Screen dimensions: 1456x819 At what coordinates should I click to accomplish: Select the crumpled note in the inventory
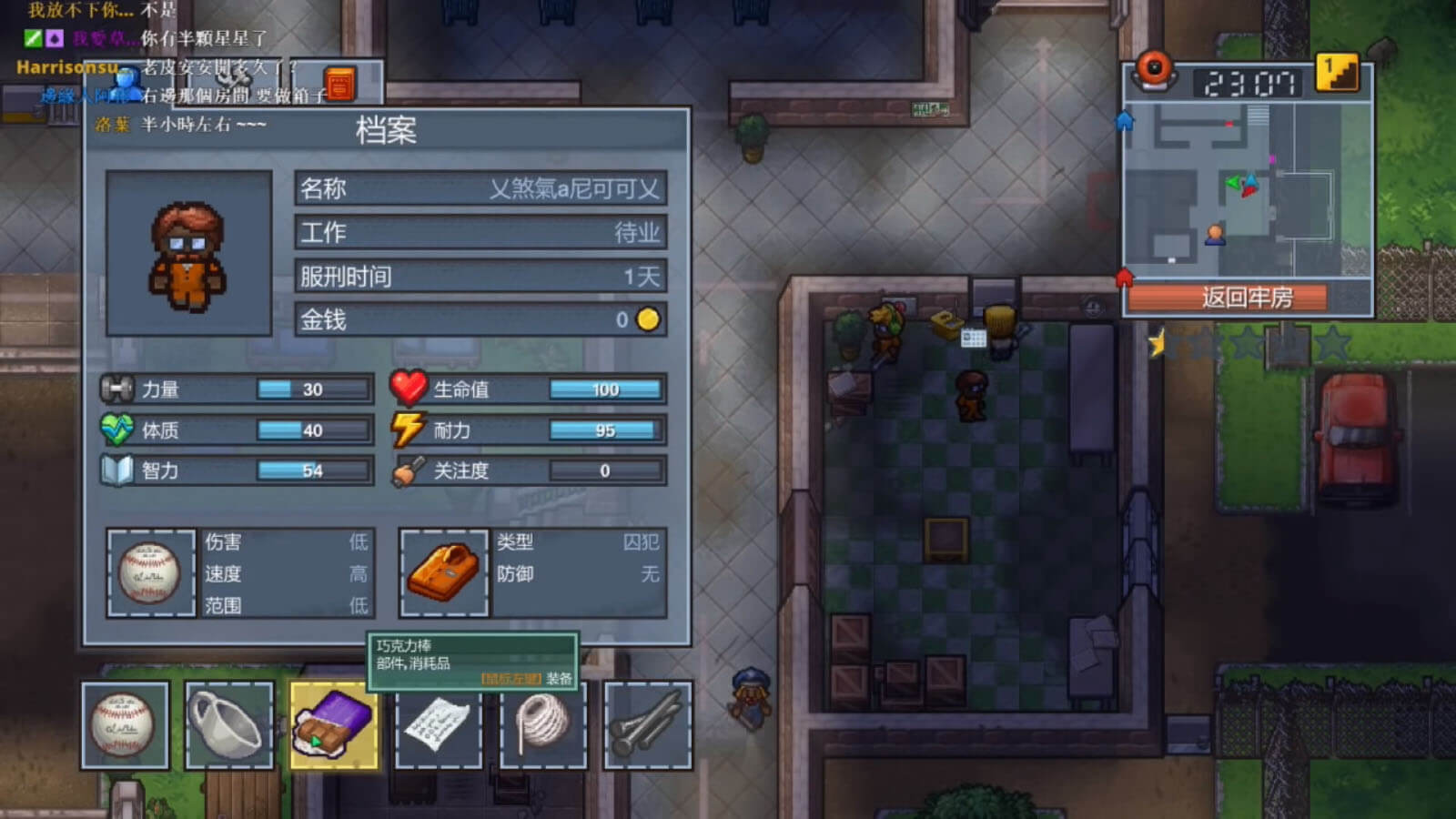coord(439,723)
